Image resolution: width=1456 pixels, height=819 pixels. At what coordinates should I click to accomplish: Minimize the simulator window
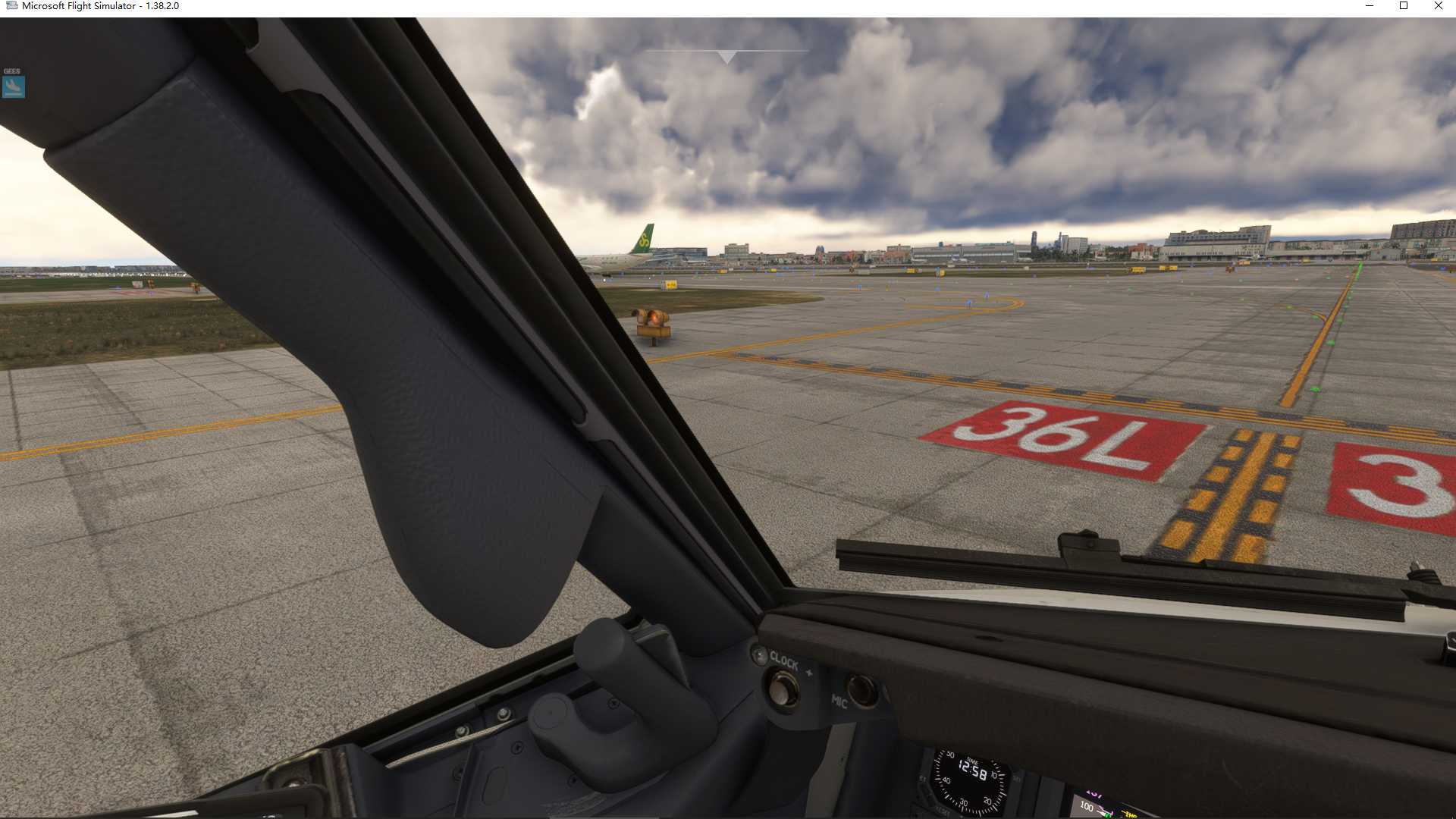(1372, 6)
